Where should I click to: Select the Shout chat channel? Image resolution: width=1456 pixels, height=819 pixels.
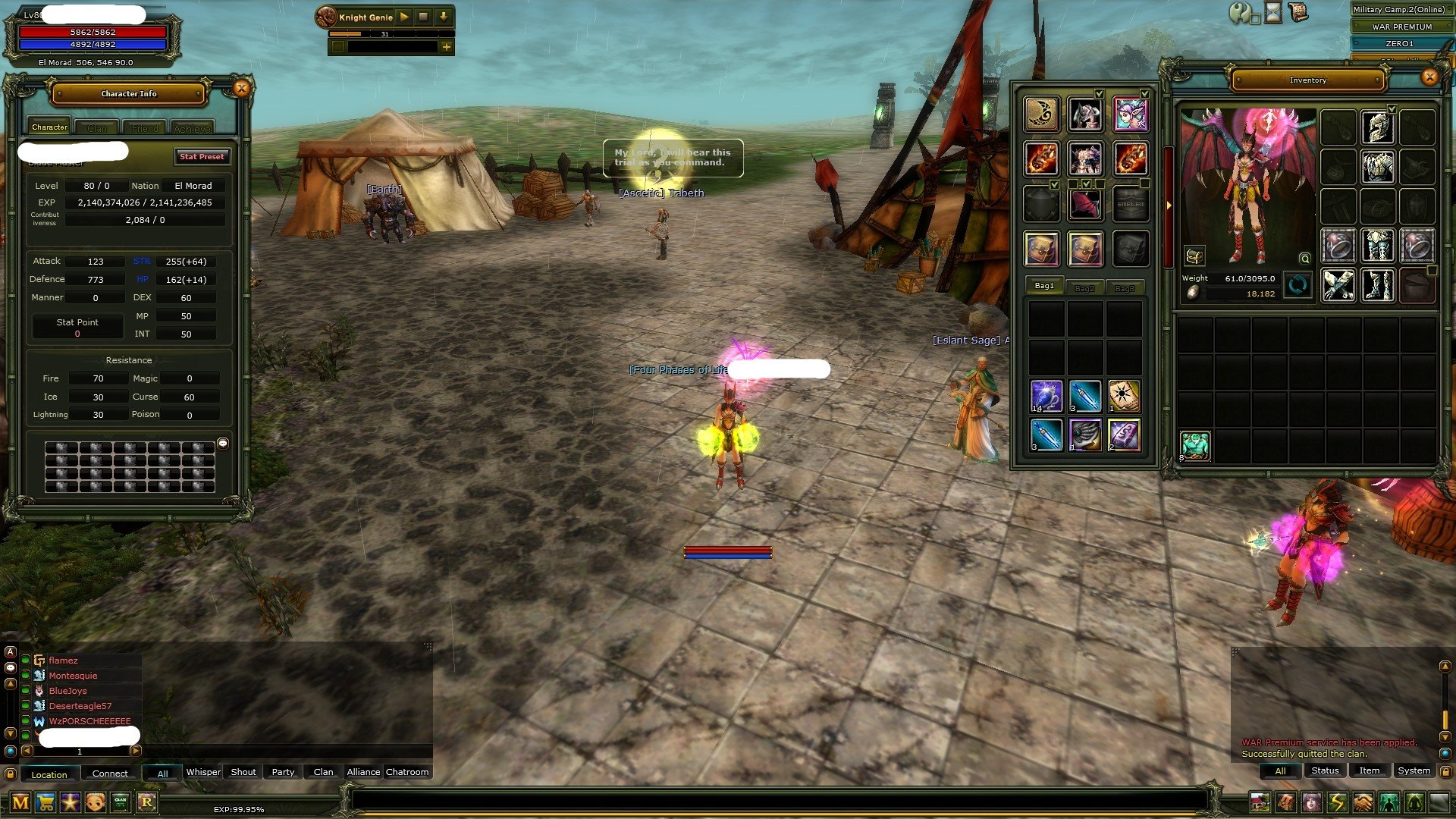(x=243, y=772)
